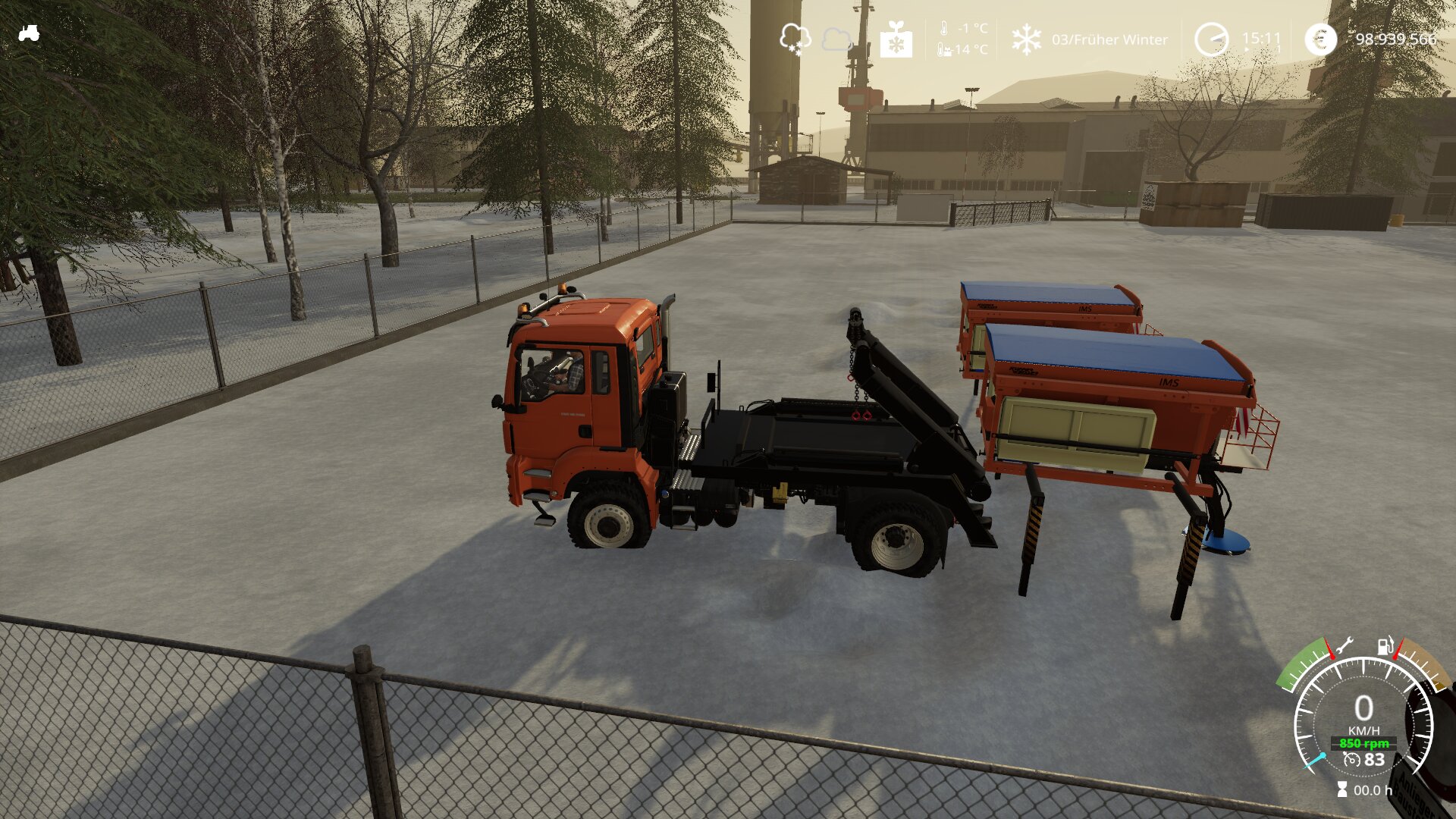
Task: Open the early winter season snowflake icon
Action: (x=1026, y=39)
